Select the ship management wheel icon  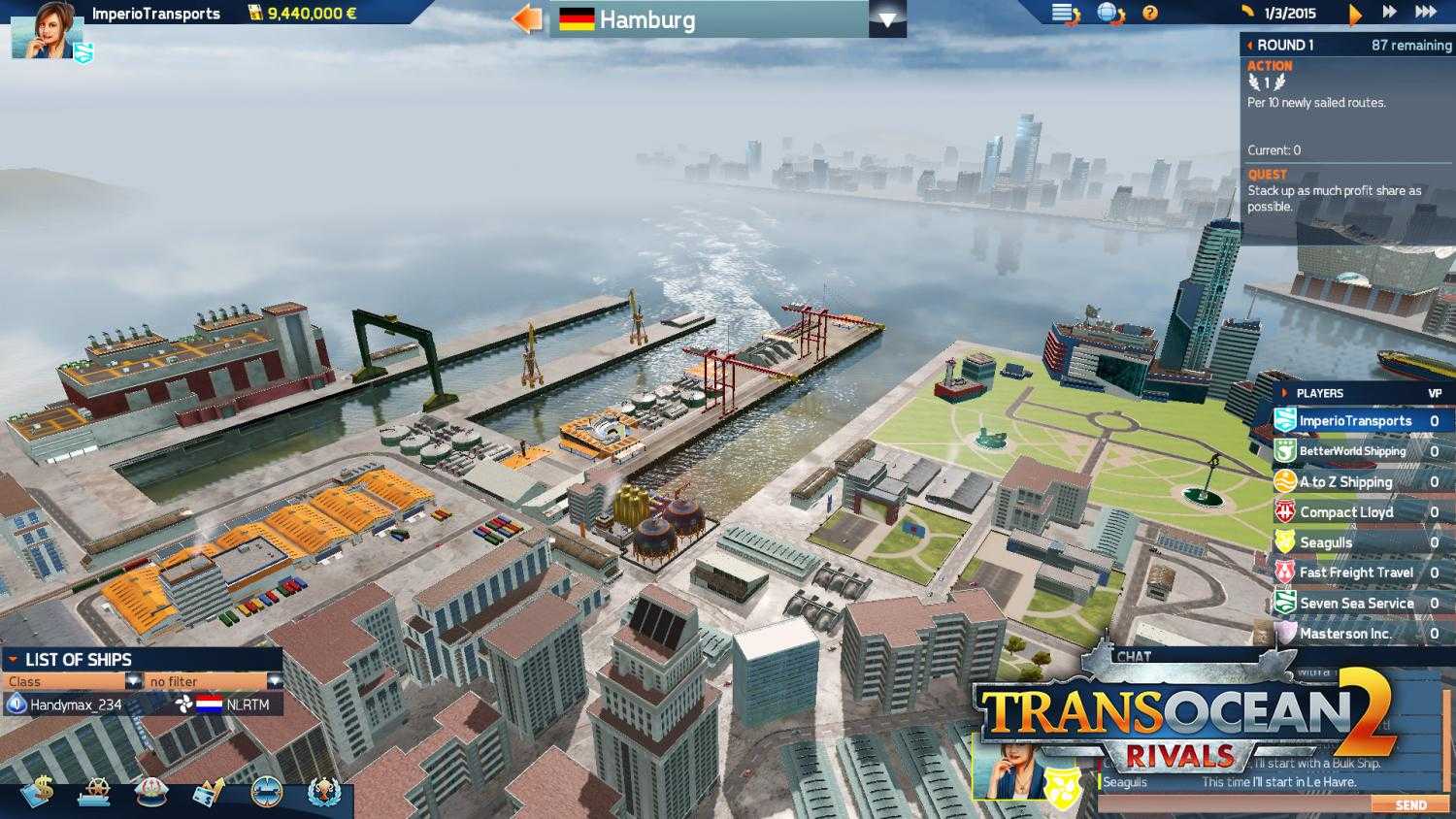click(95, 791)
